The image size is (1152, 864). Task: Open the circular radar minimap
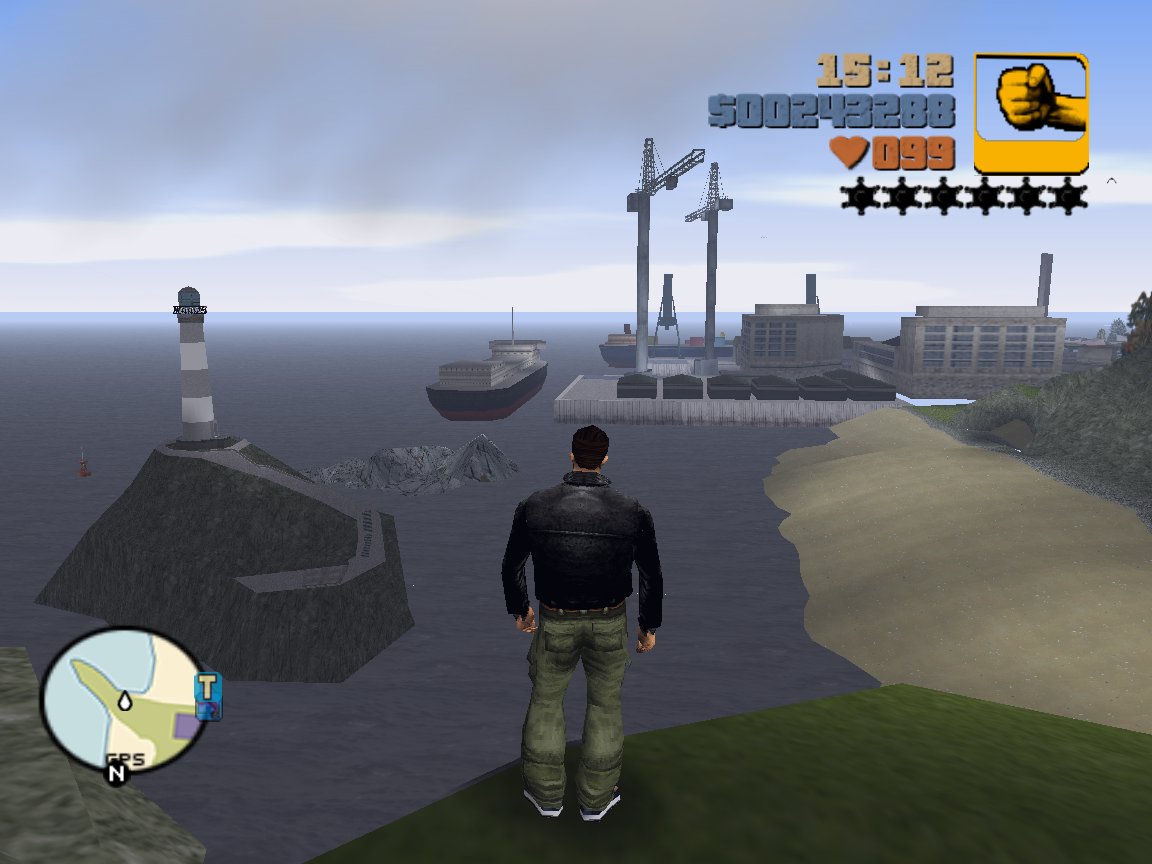click(x=123, y=699)
